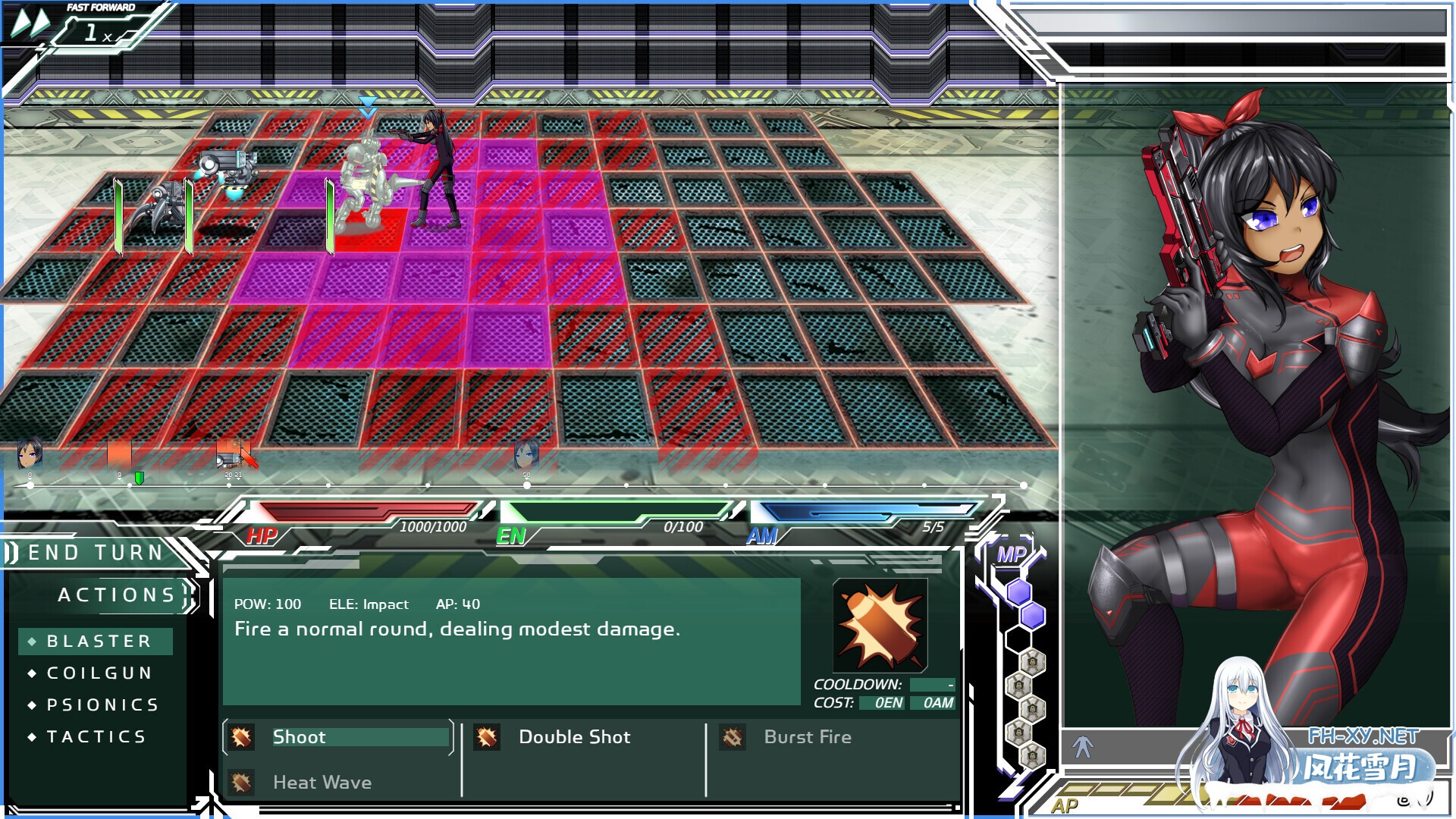
Task: Click the Double Shot ability icon
Action: point(488,736)
